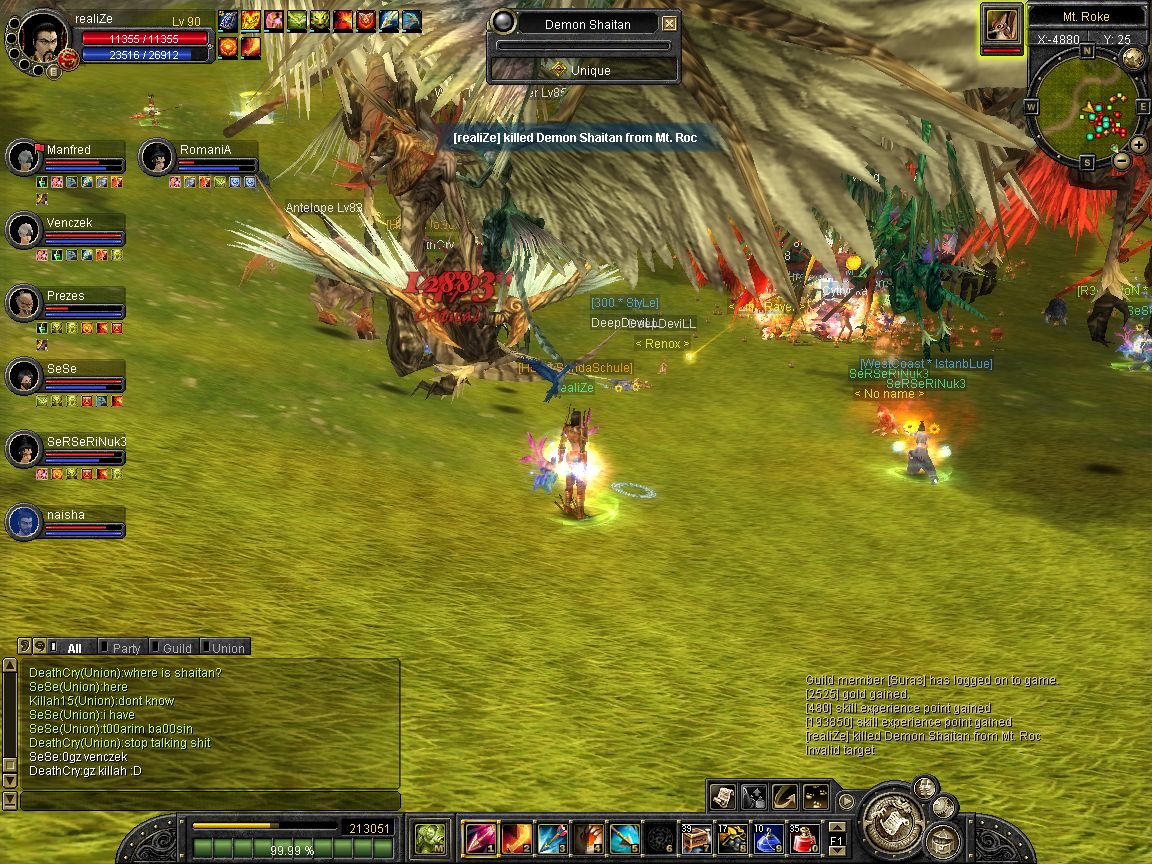
Task: Select the pet portrait icon
Action: coord(1001,25)
